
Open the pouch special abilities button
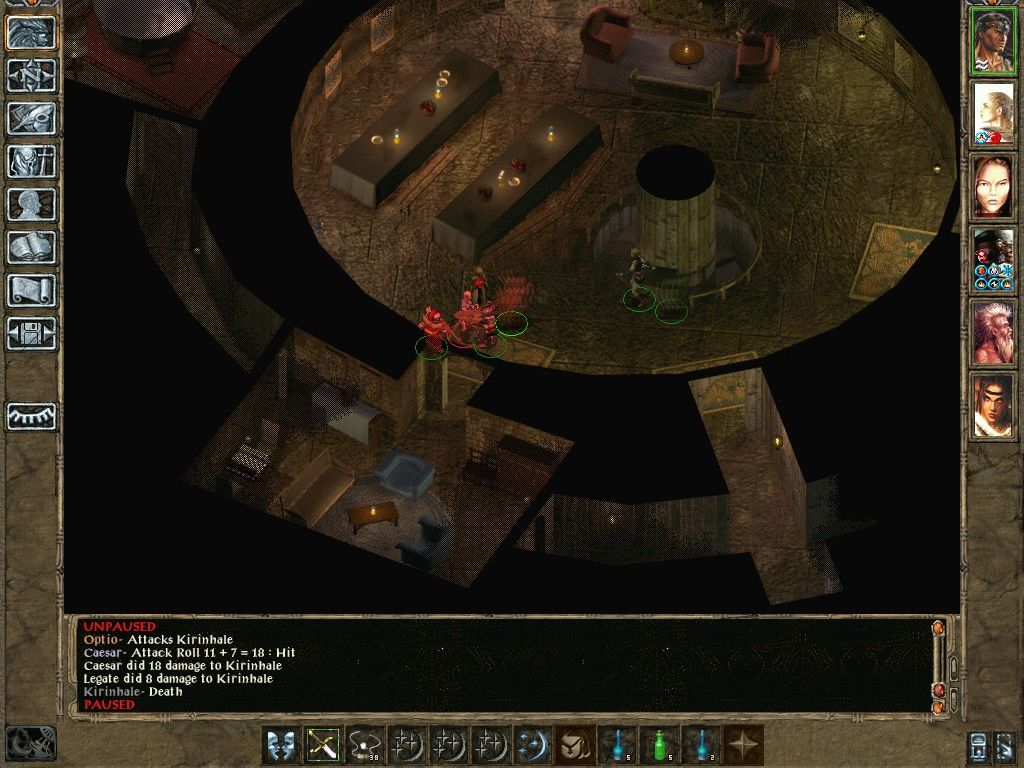[575, 745]
